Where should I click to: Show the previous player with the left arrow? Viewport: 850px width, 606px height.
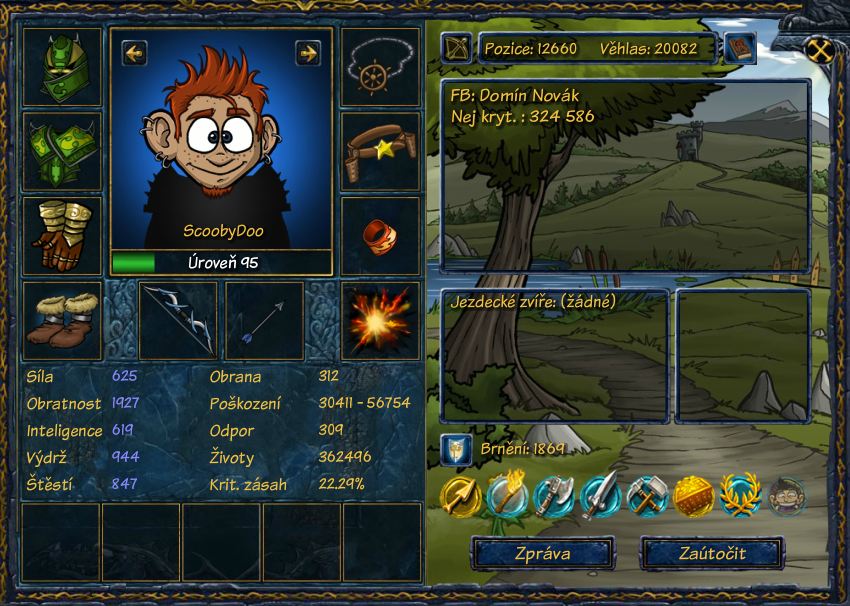tap(134, 52)
